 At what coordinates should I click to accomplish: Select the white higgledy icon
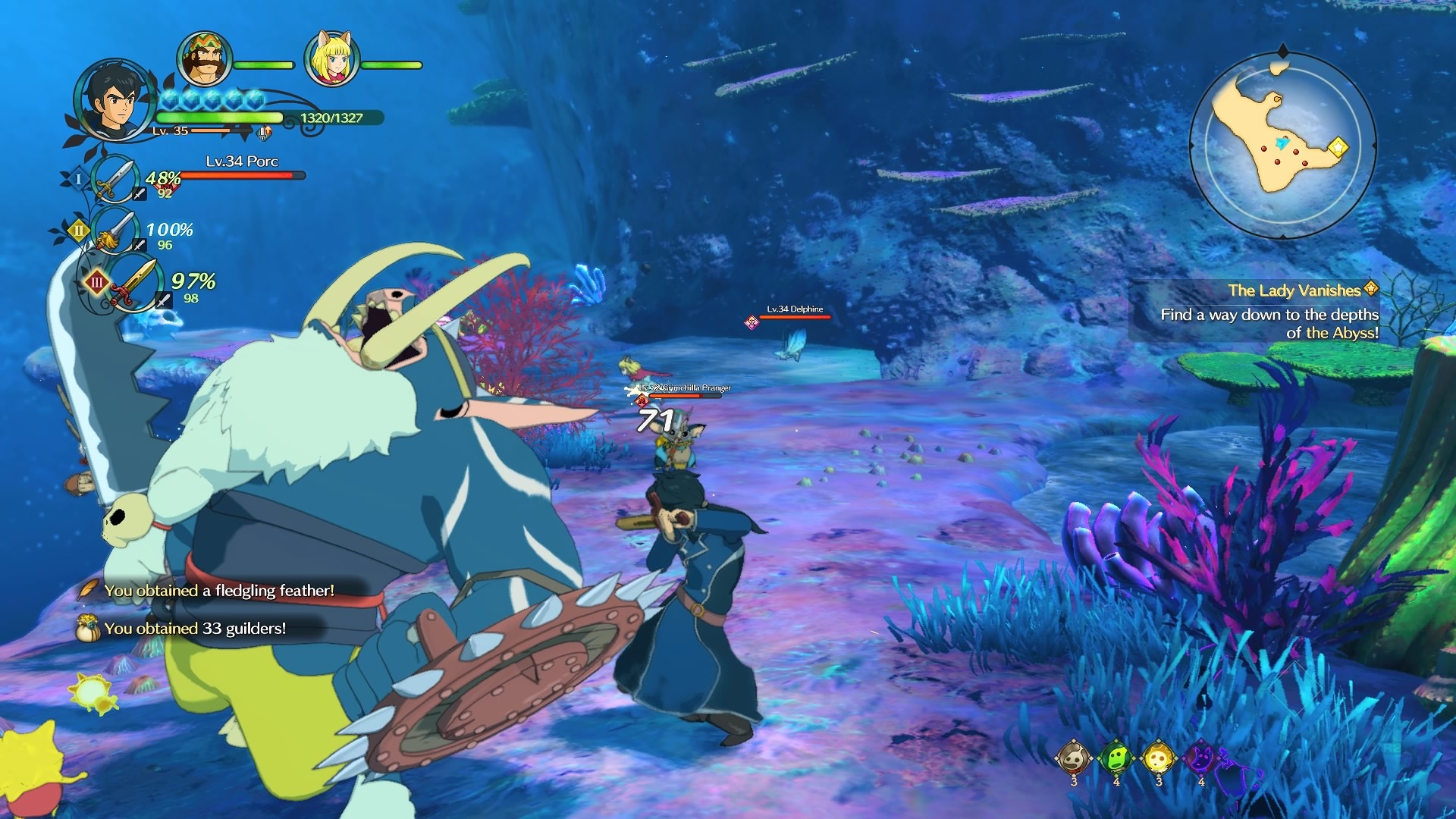point(1074,757)
